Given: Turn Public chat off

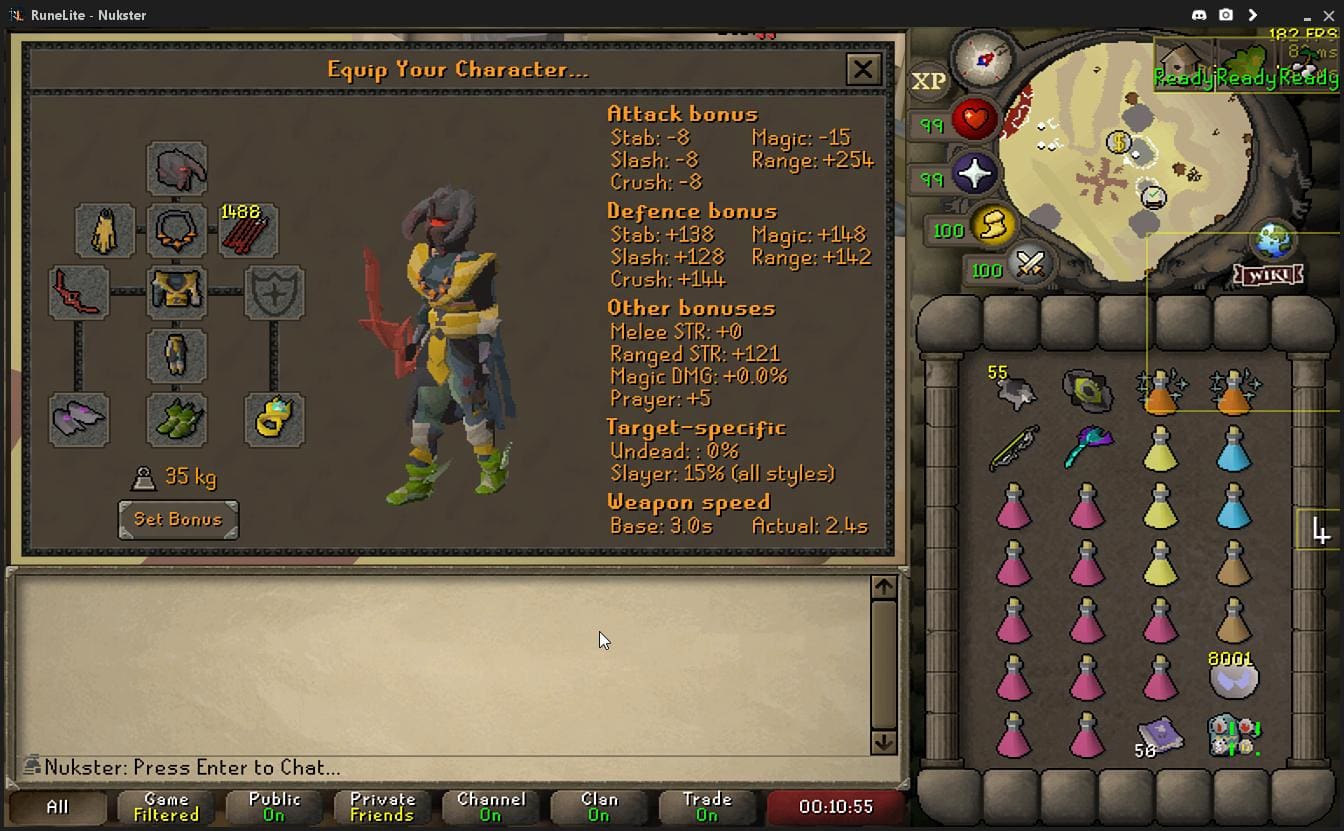Looking at the screenshot, I should coord(275,805).
